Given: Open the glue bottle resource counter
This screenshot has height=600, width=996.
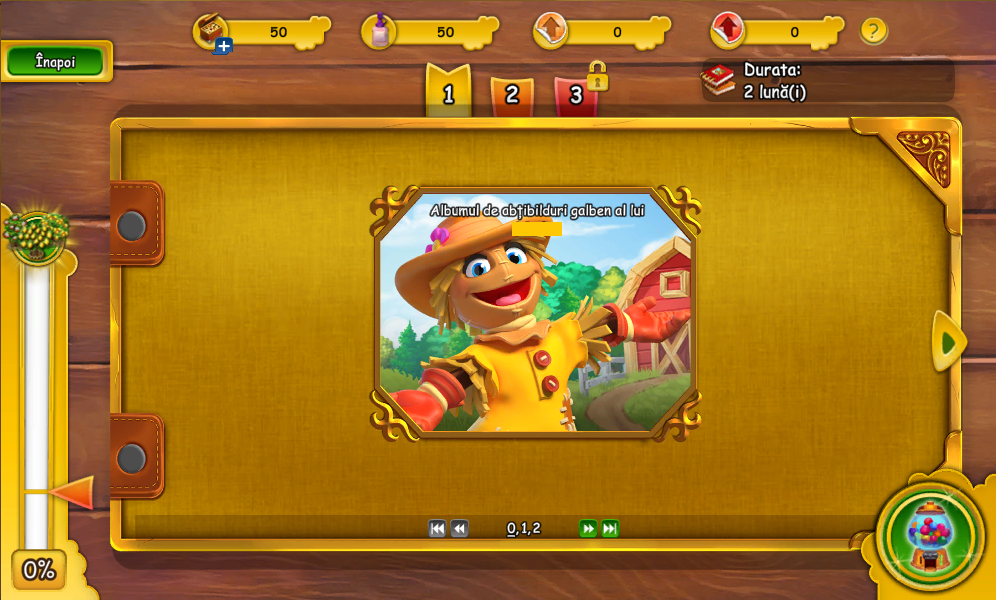Looking at the screenshot, I should click(x=380, y=31).
